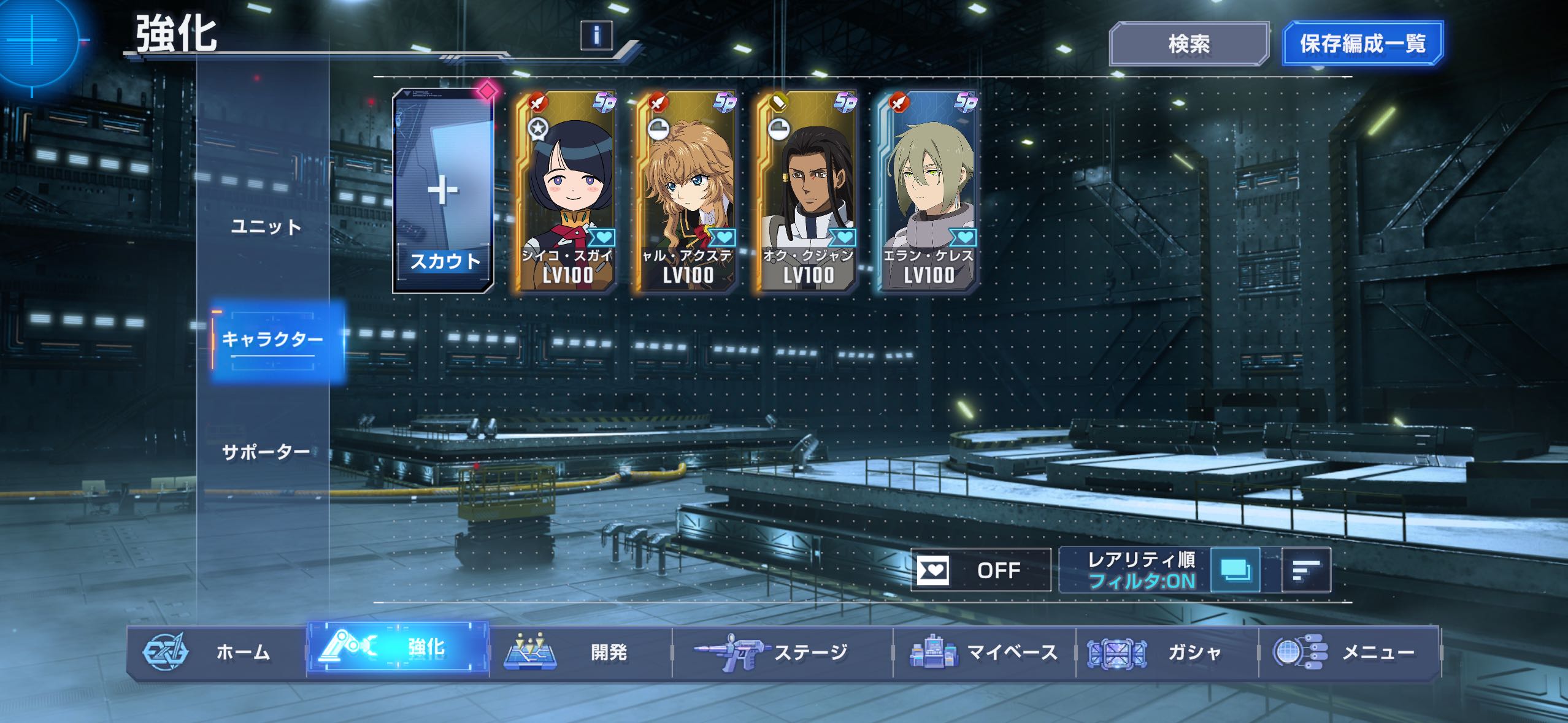Select the curly-haired アクステ character card
1568x723 pixels.
click(x=686, y=191)
